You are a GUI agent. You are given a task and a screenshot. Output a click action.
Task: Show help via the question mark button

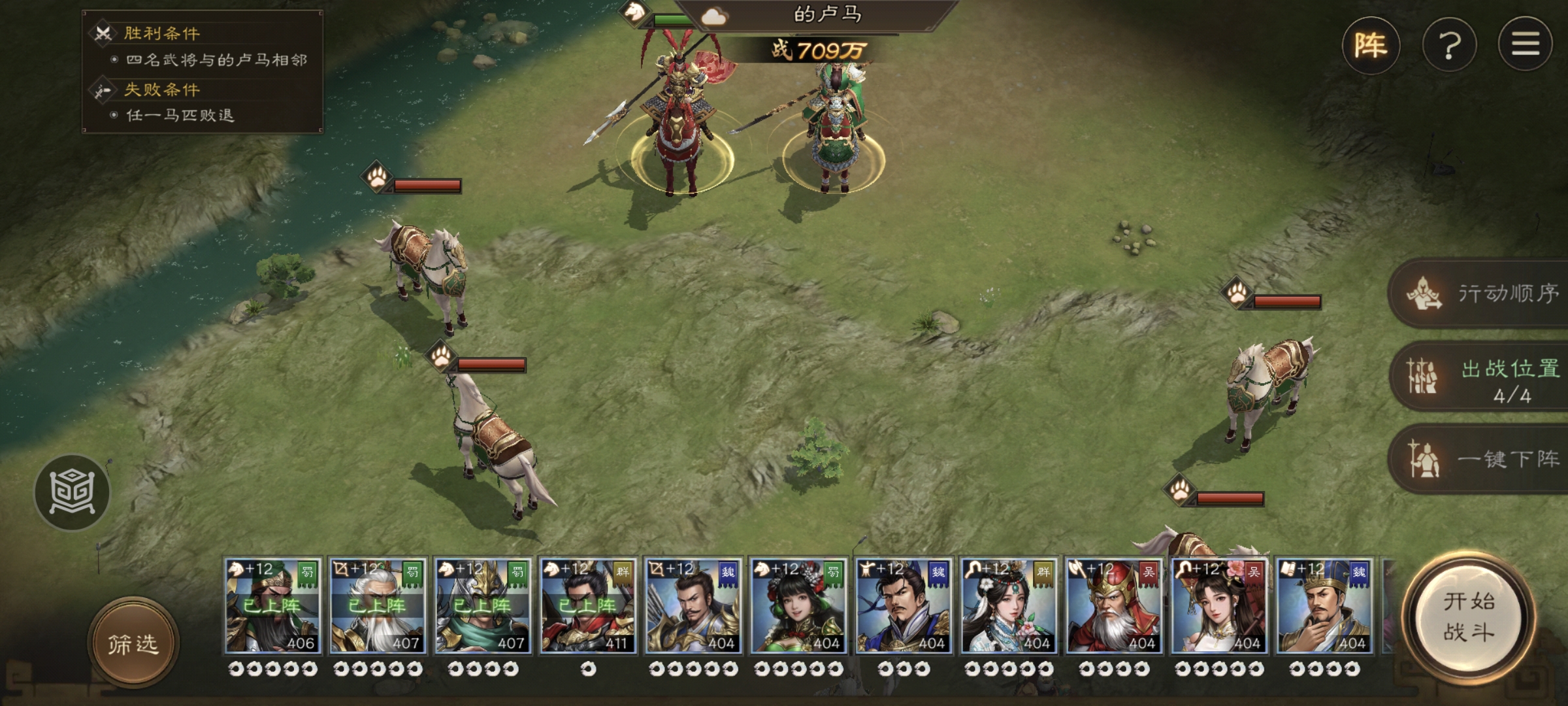pos(1449,46)
